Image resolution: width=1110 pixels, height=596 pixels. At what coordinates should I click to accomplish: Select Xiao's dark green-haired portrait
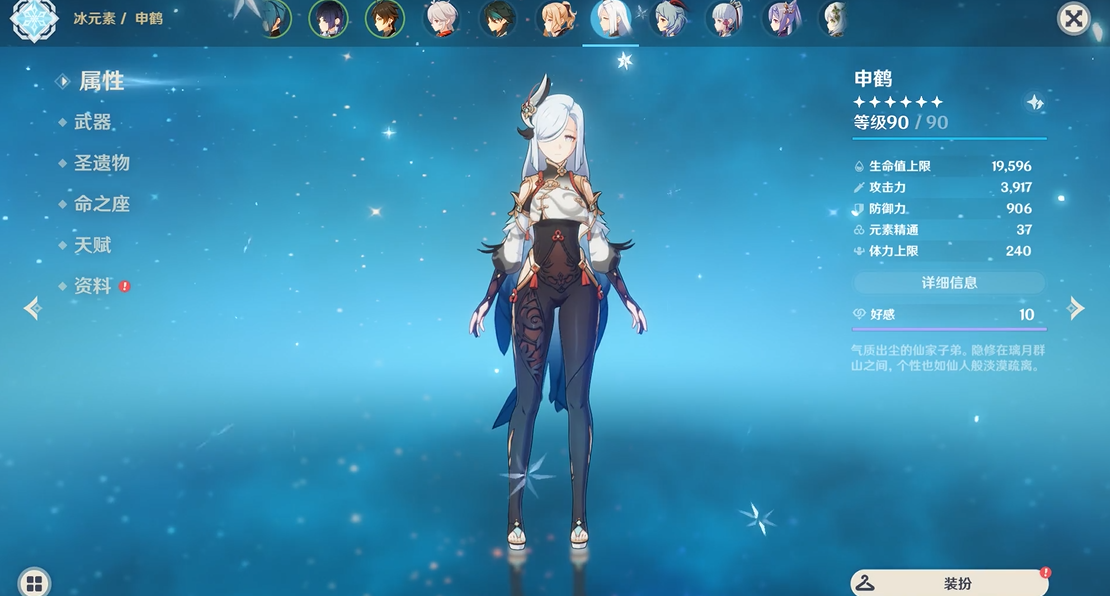(x=498, y=19)
